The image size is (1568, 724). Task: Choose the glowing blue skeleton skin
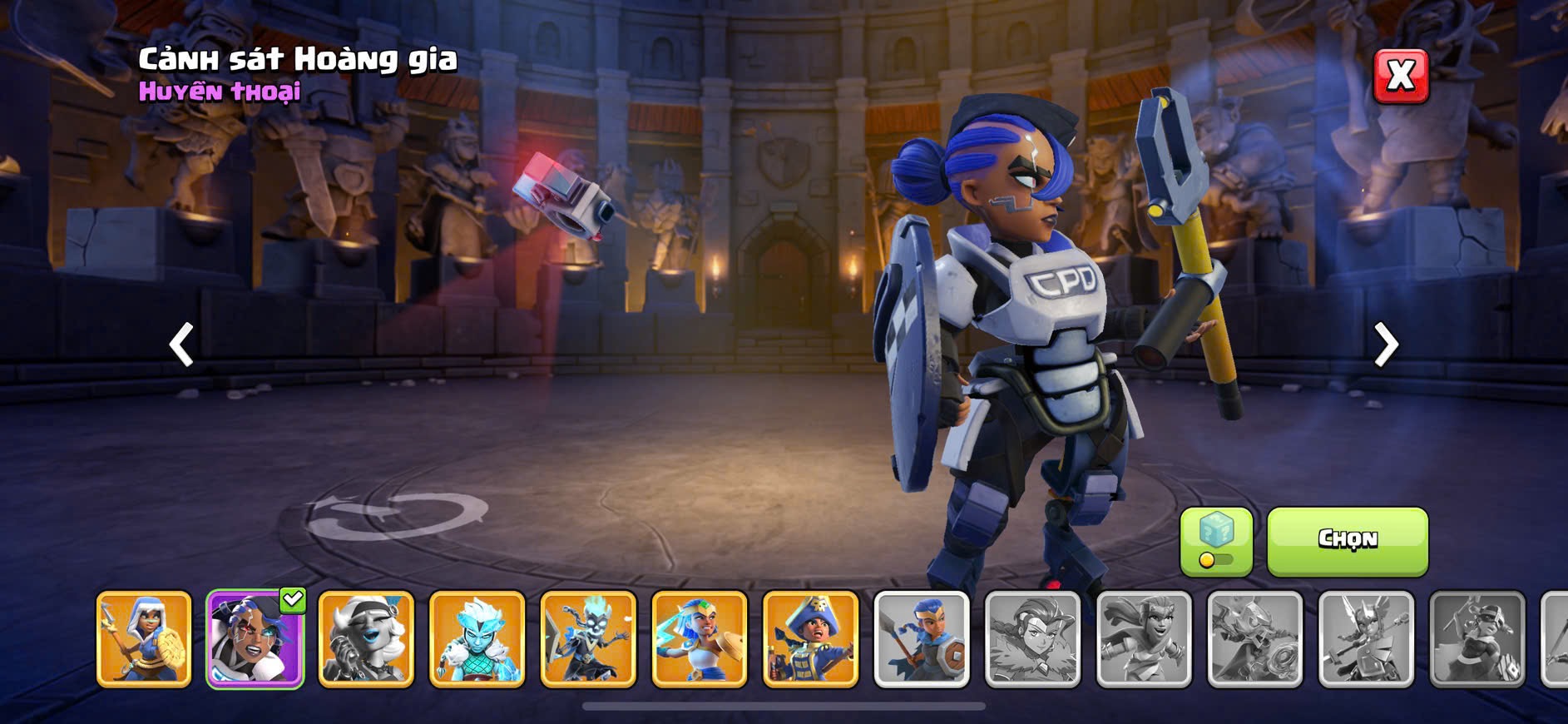pyautogui.click(x=588, y=639)
